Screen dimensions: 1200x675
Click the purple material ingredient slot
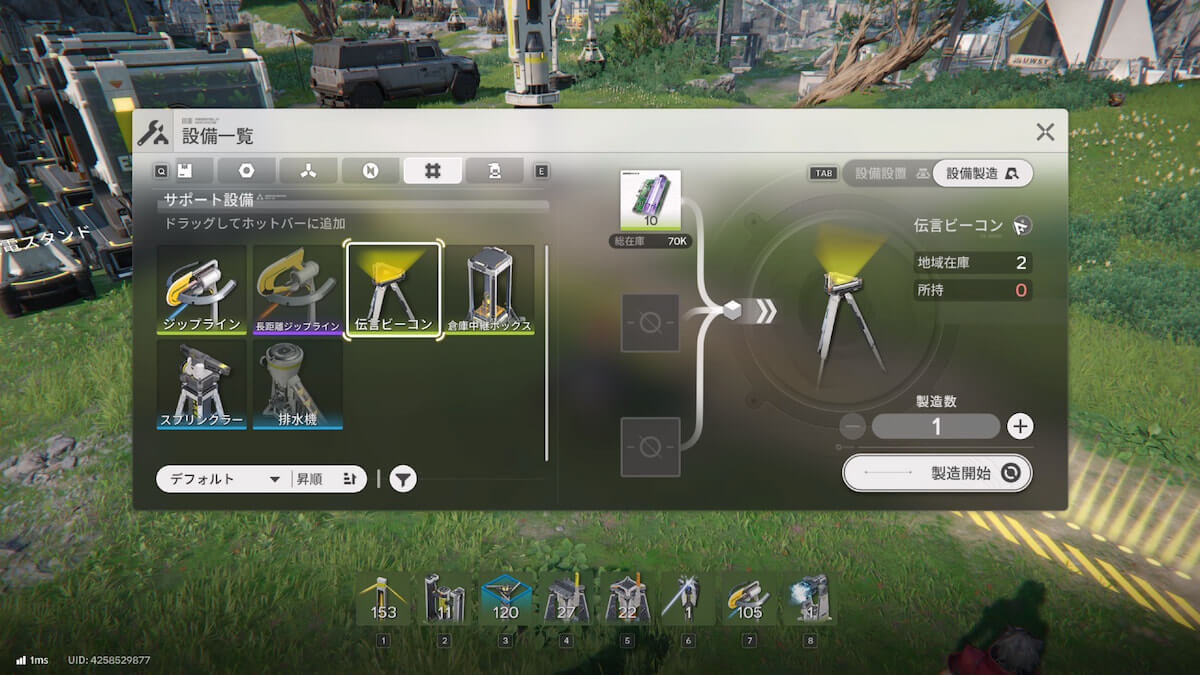(x=650, y=201)
